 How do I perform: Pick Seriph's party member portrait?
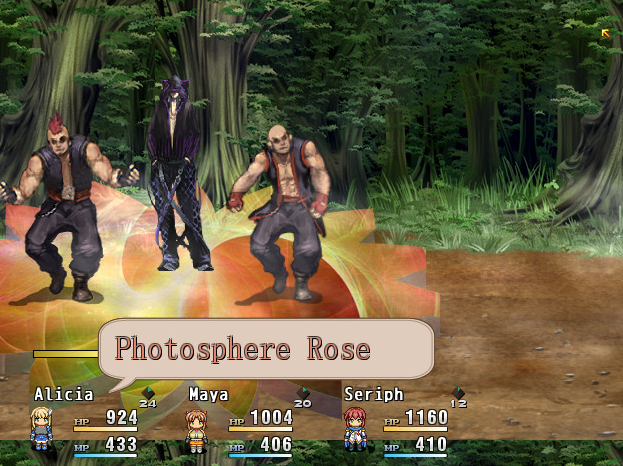tap(354, 428)
